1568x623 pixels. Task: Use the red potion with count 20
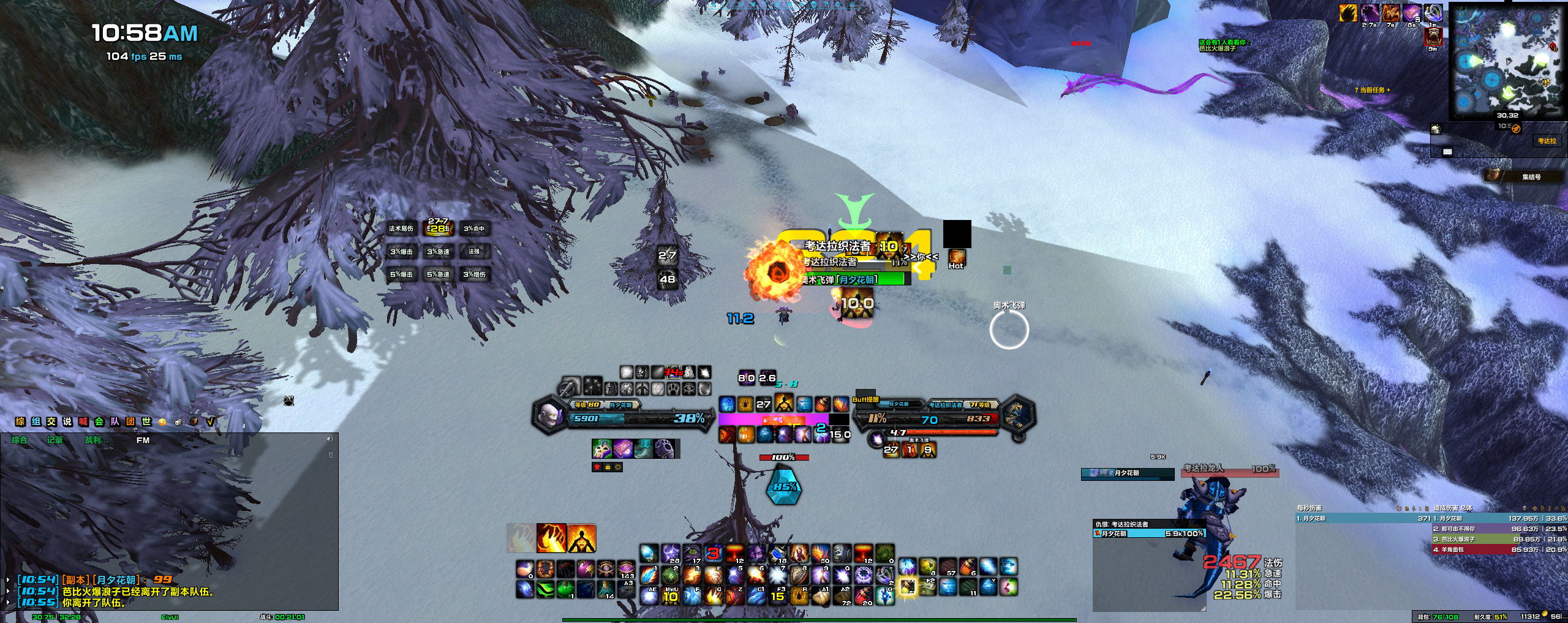(x=864, y=595)
